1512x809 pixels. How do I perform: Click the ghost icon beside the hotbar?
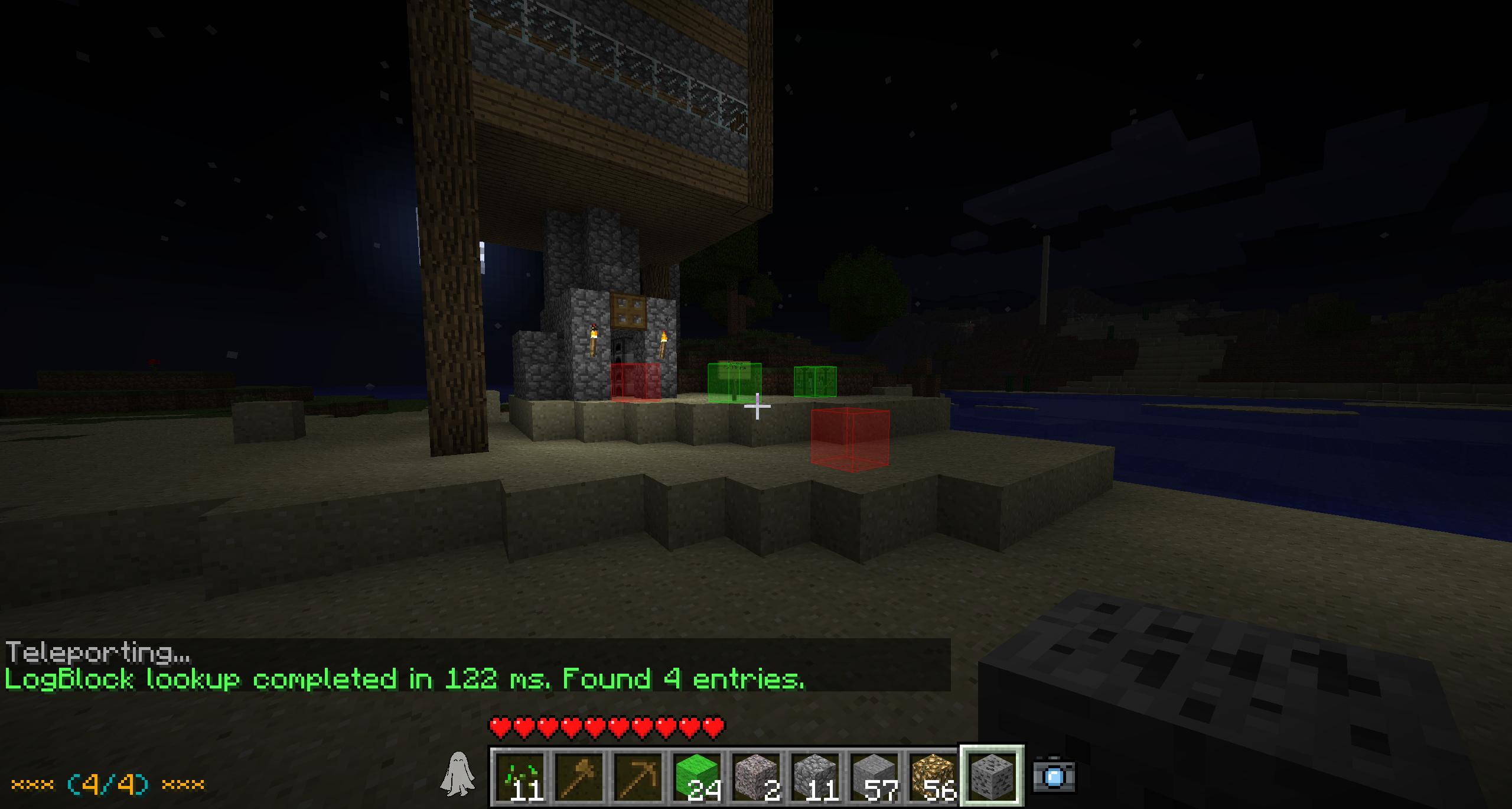[458, 774]
